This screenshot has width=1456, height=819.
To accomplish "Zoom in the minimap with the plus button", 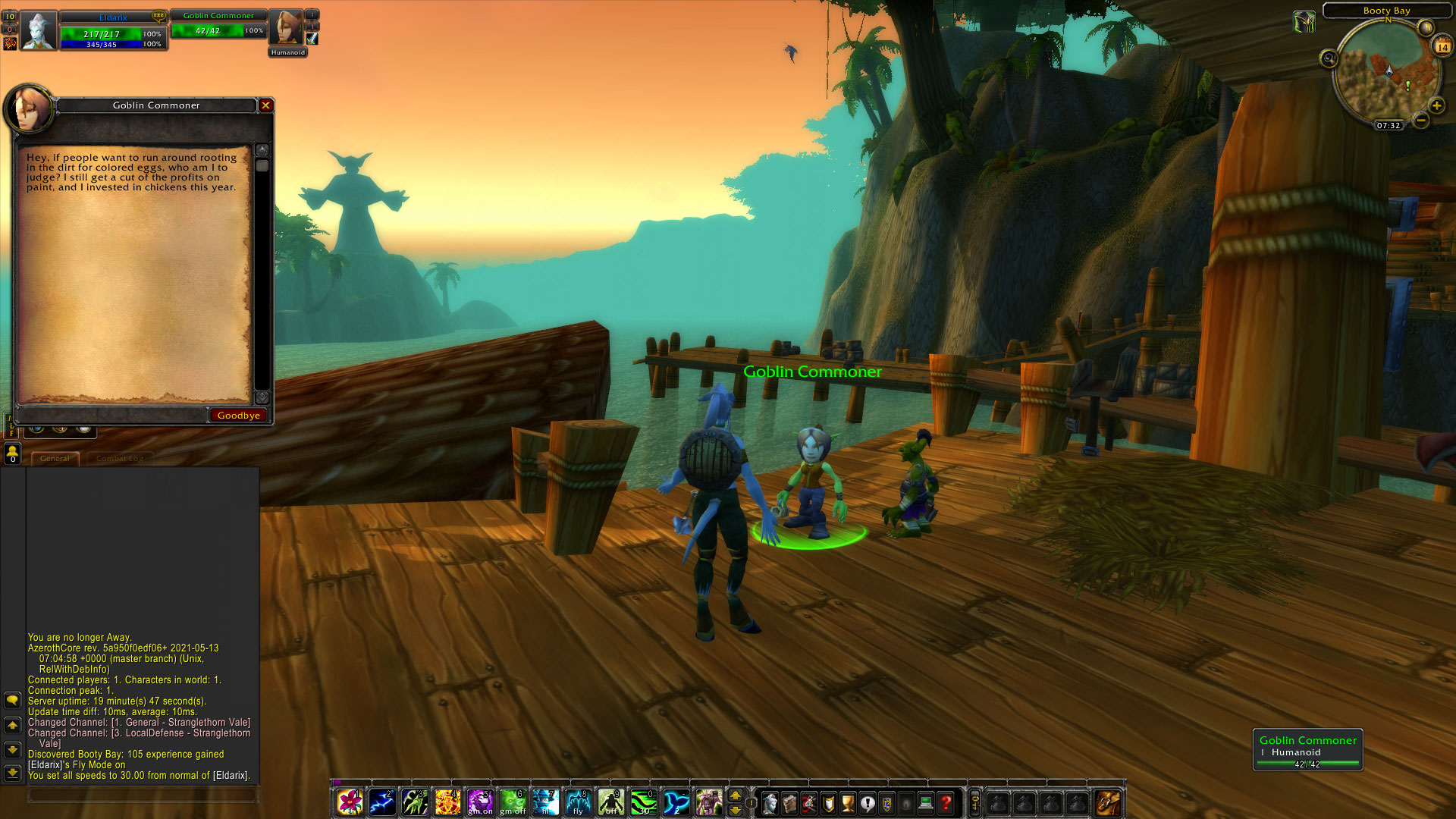I will [x=1437, y=104].
